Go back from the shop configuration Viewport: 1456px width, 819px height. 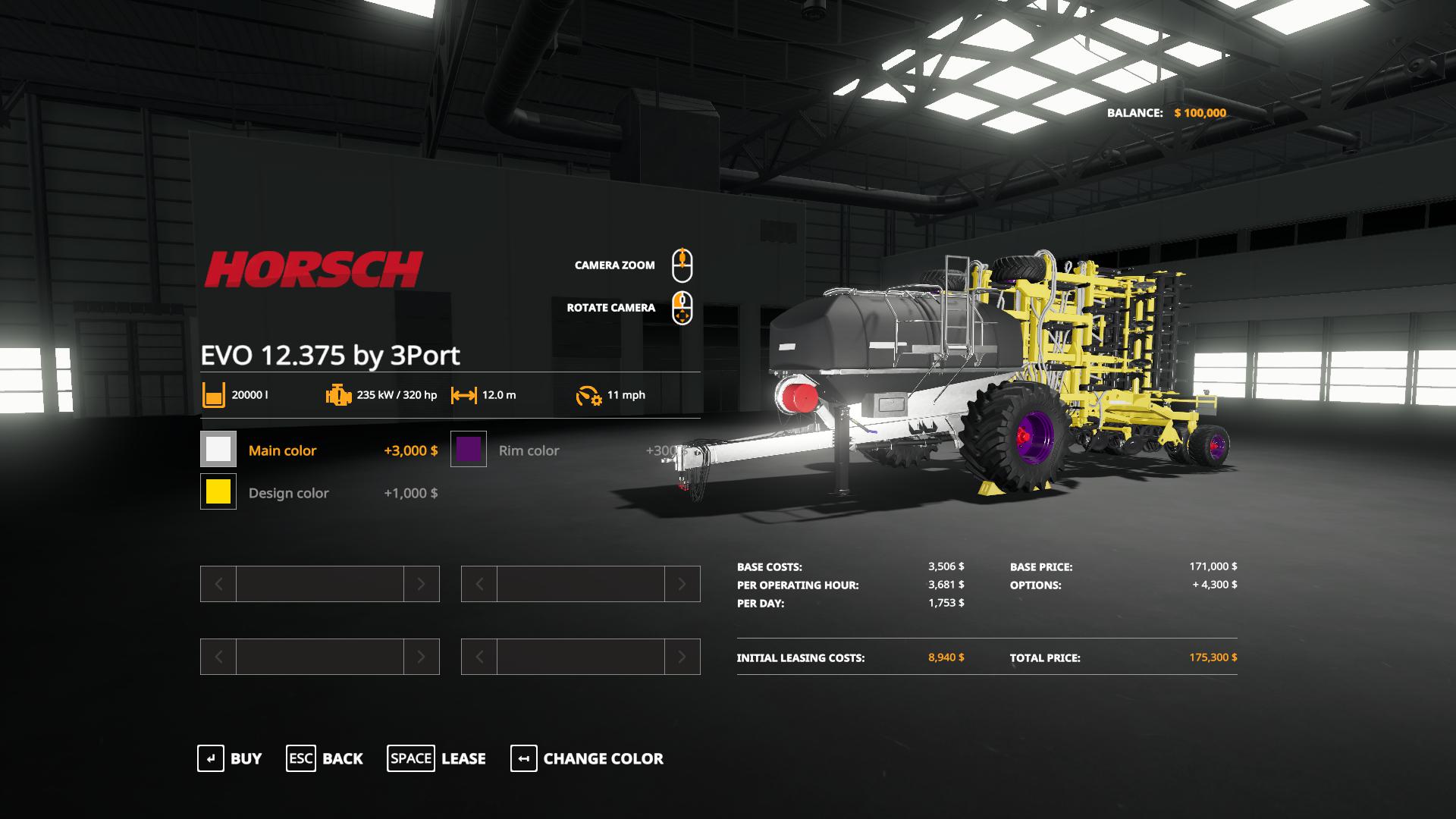point(325,758)
